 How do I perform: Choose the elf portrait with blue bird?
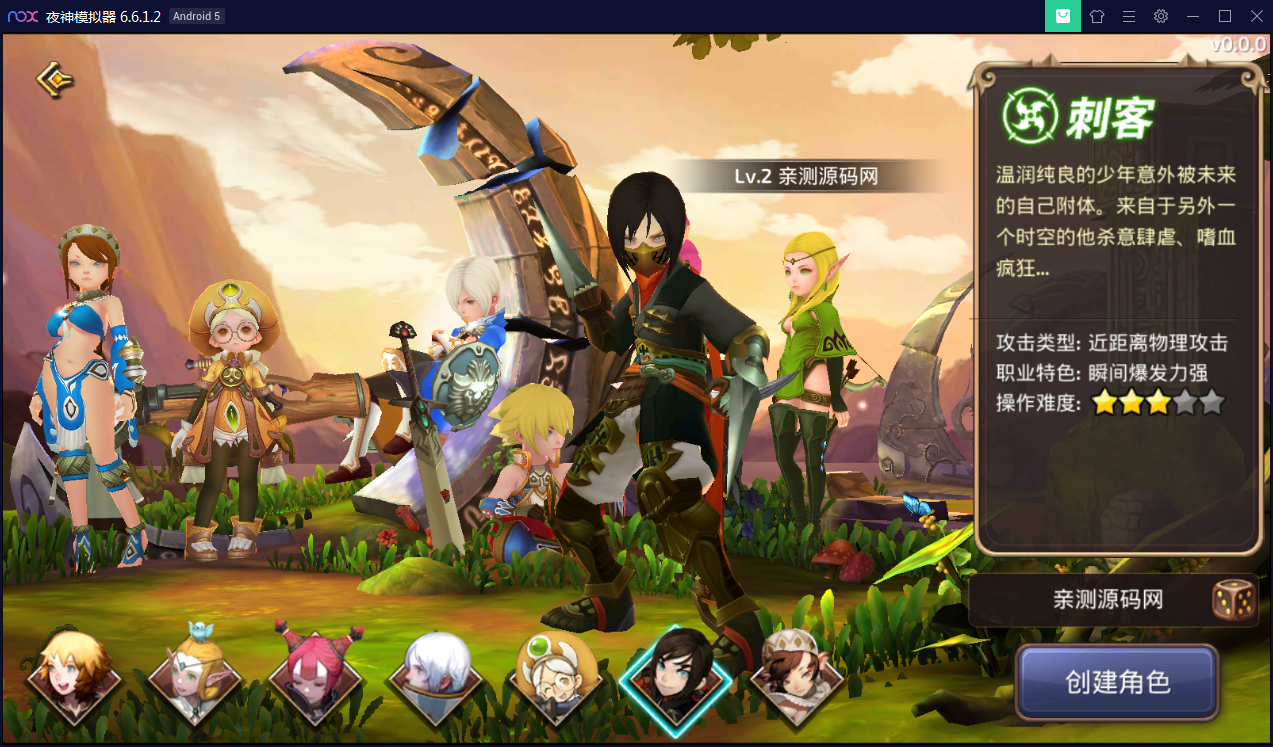click(x=195, y=672)
